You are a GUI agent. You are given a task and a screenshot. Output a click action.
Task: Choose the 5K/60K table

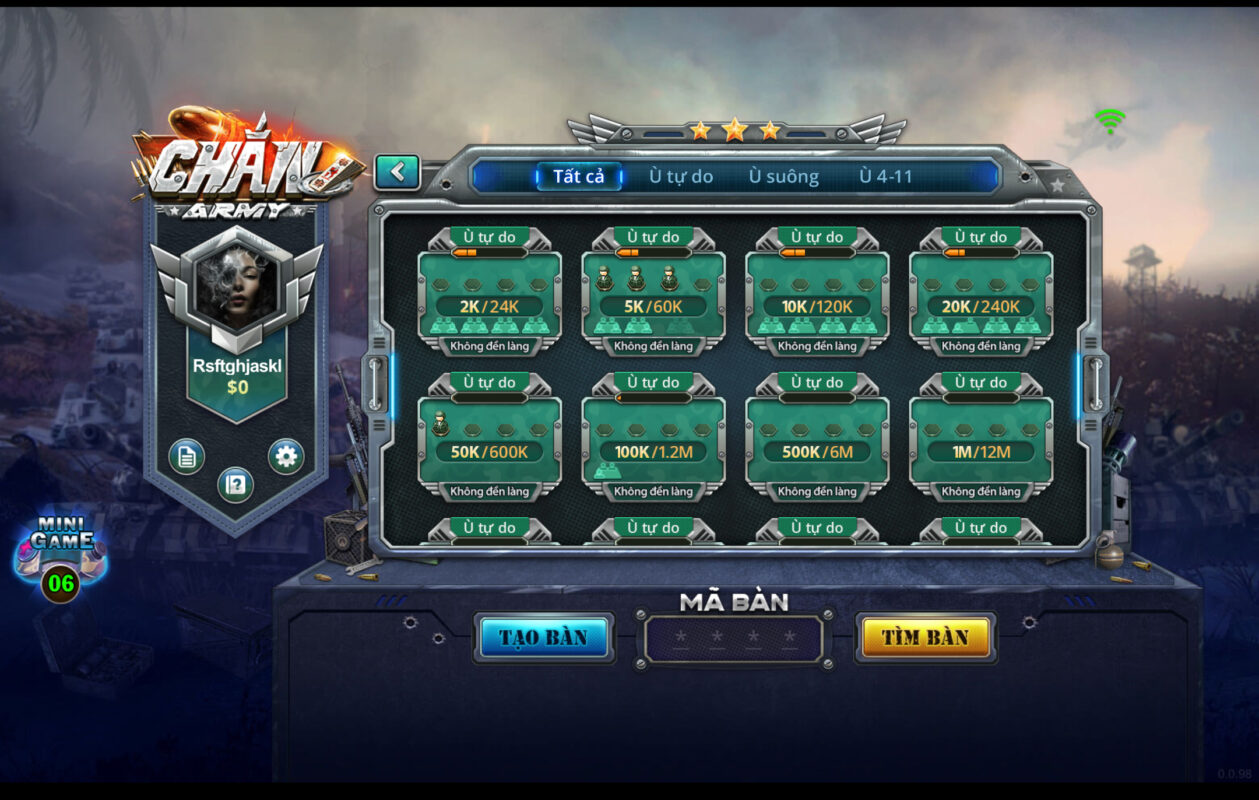pos(653,295)
